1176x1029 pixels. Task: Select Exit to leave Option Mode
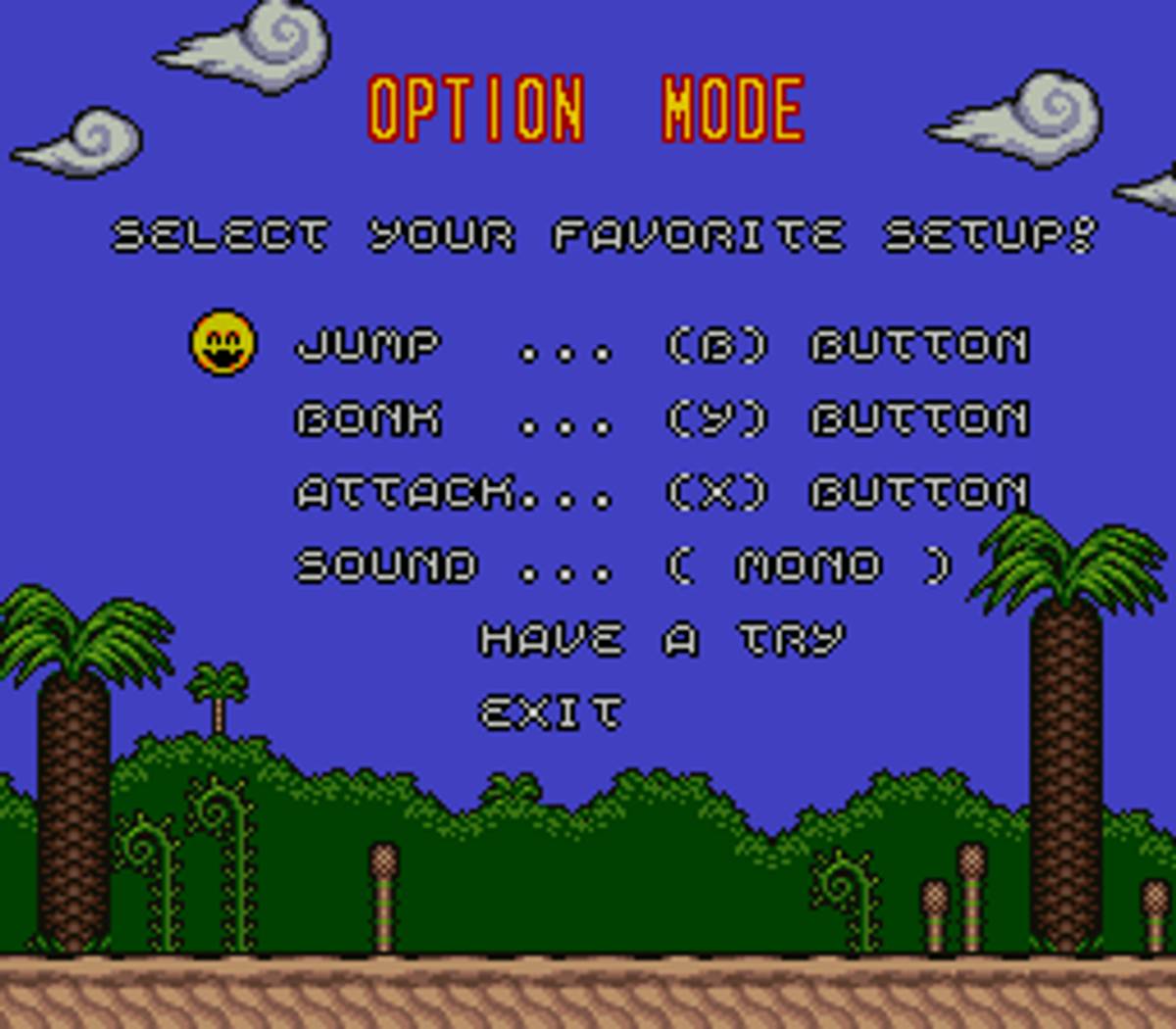pos(550,712)
